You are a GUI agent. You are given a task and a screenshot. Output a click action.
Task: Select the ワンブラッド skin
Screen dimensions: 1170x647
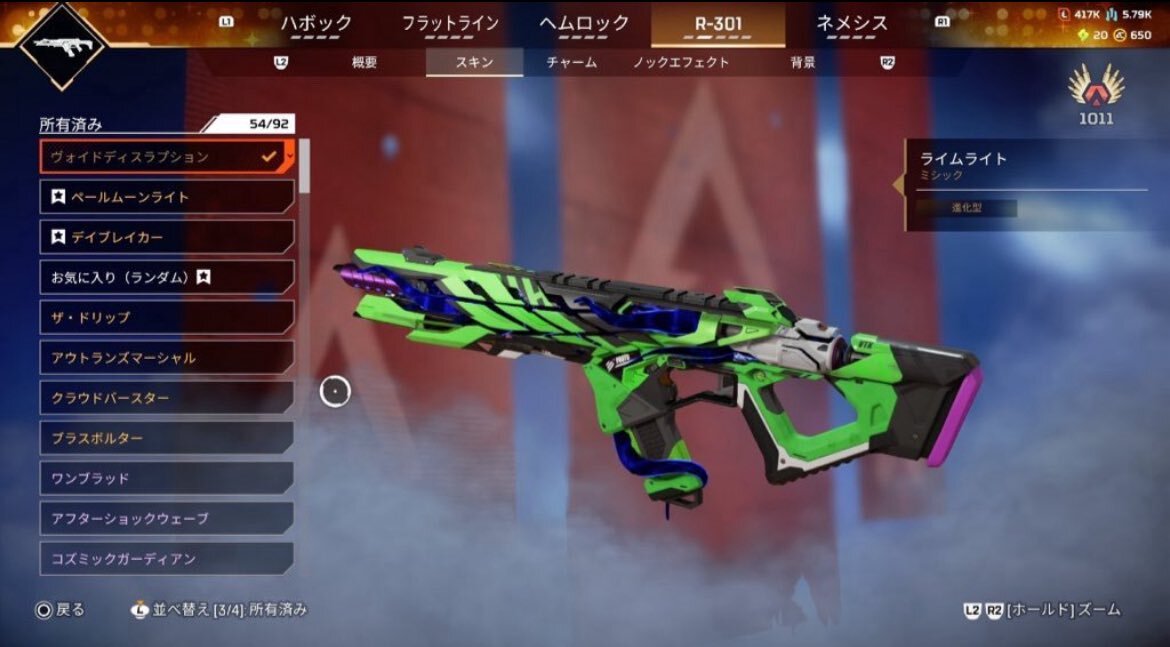click(x=166, y=478)
